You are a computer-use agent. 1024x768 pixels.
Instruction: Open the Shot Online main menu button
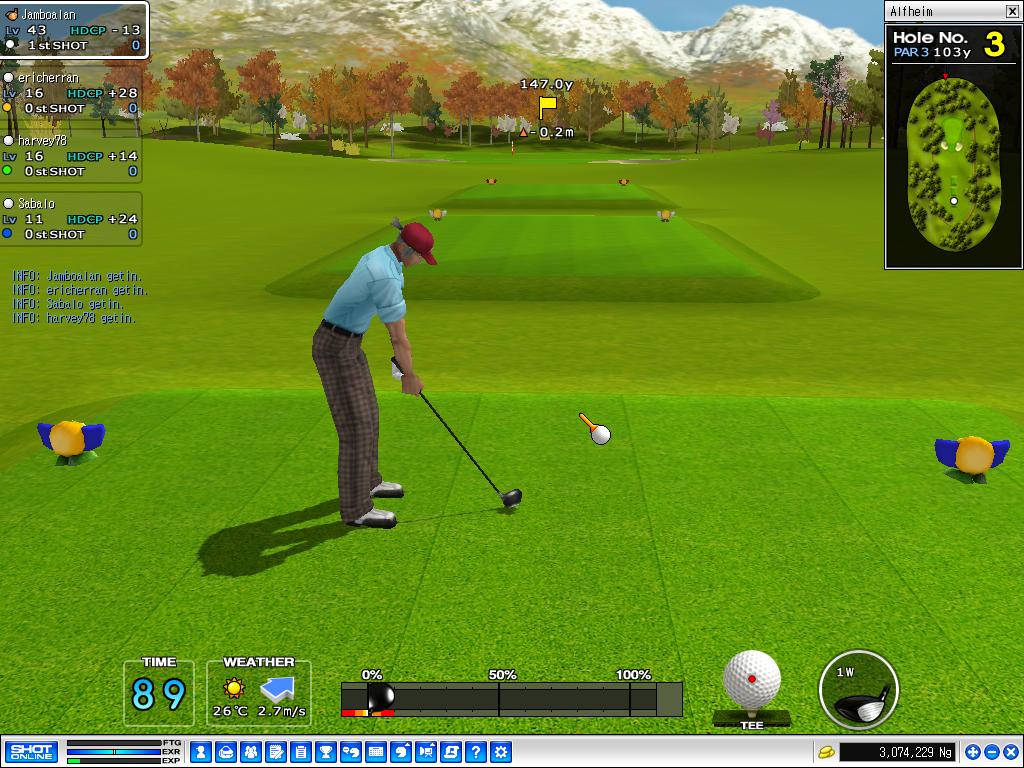pos(31,752)
